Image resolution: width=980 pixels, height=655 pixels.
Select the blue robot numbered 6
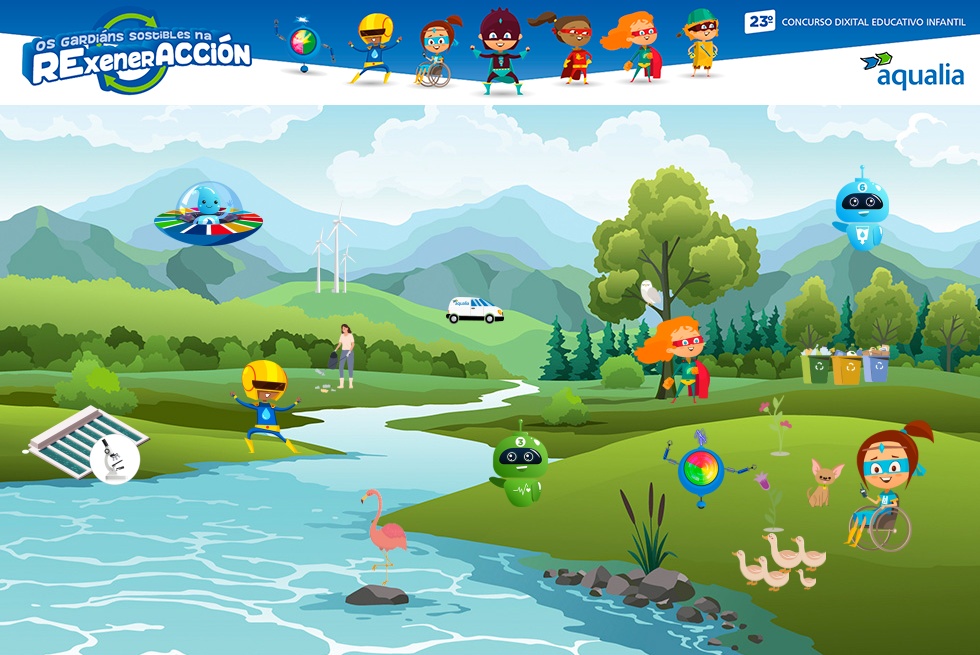tap(860, 210)
